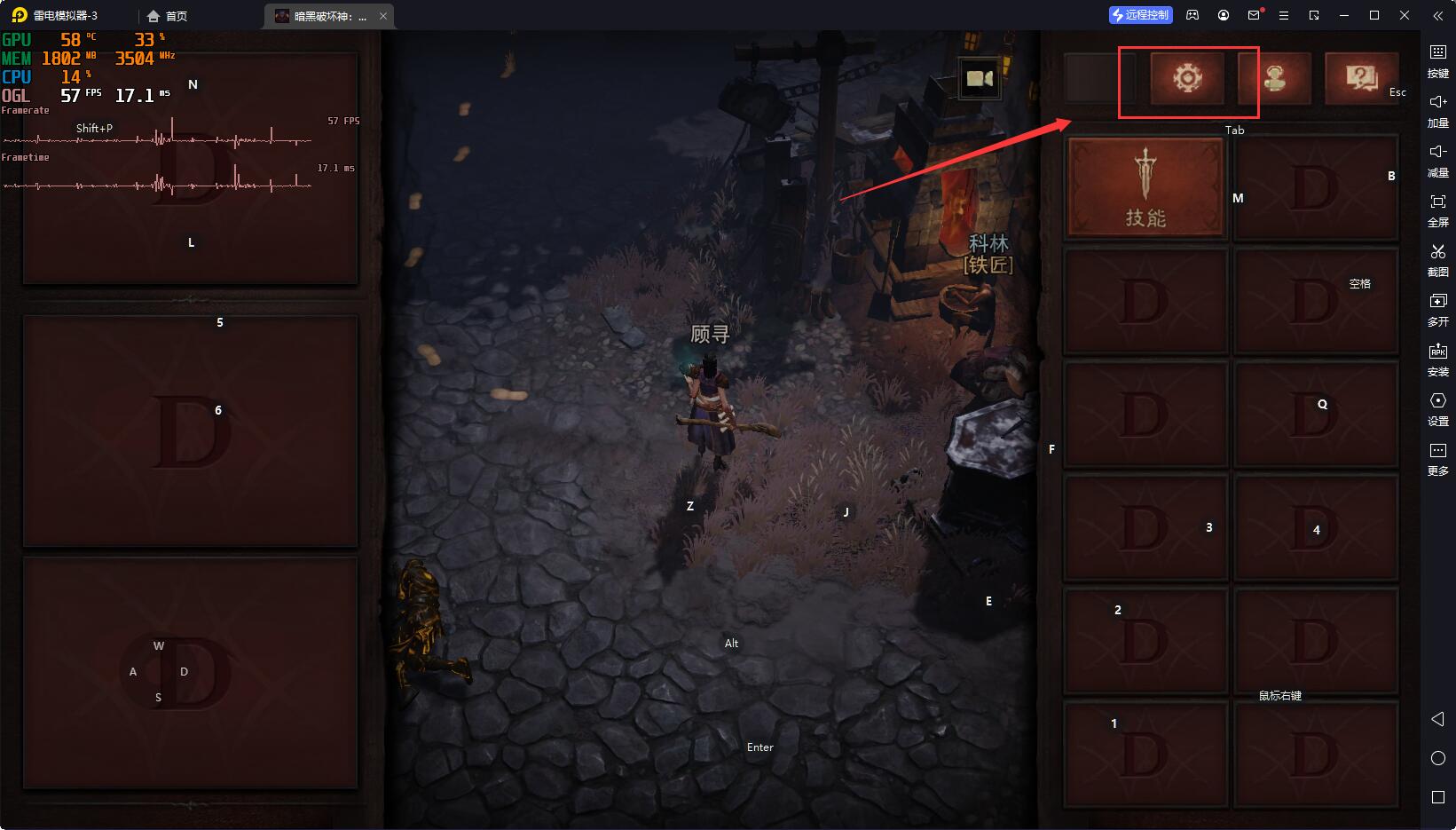Open the 多开 multi-instance tool
The width and height of the screenshot is (1456, 830).
[x=1437, y=308]
